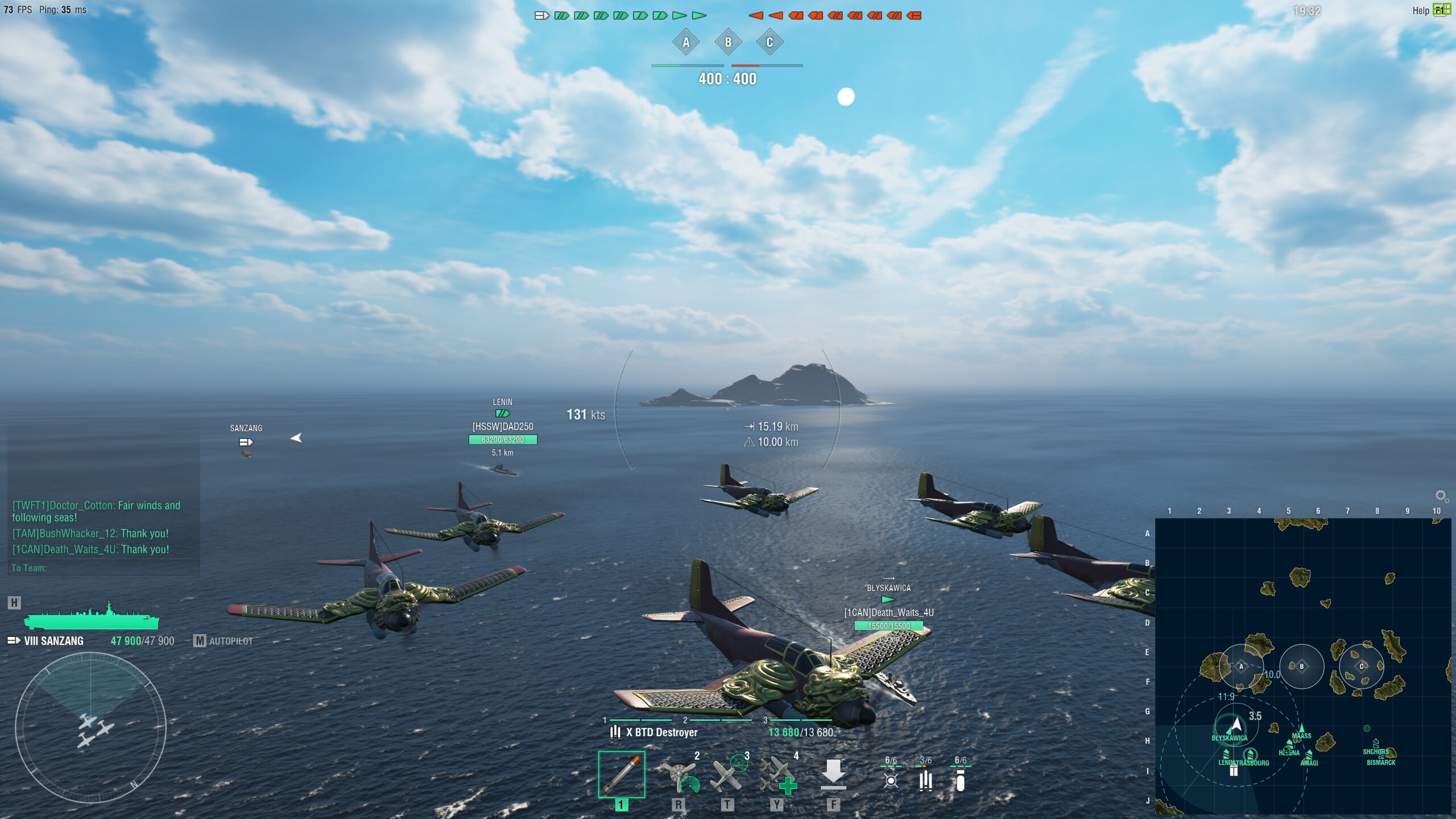The height and width of the screenshot is (819, 1456).
Task: Open minimap settings gear
Action: pos(1441,496)
